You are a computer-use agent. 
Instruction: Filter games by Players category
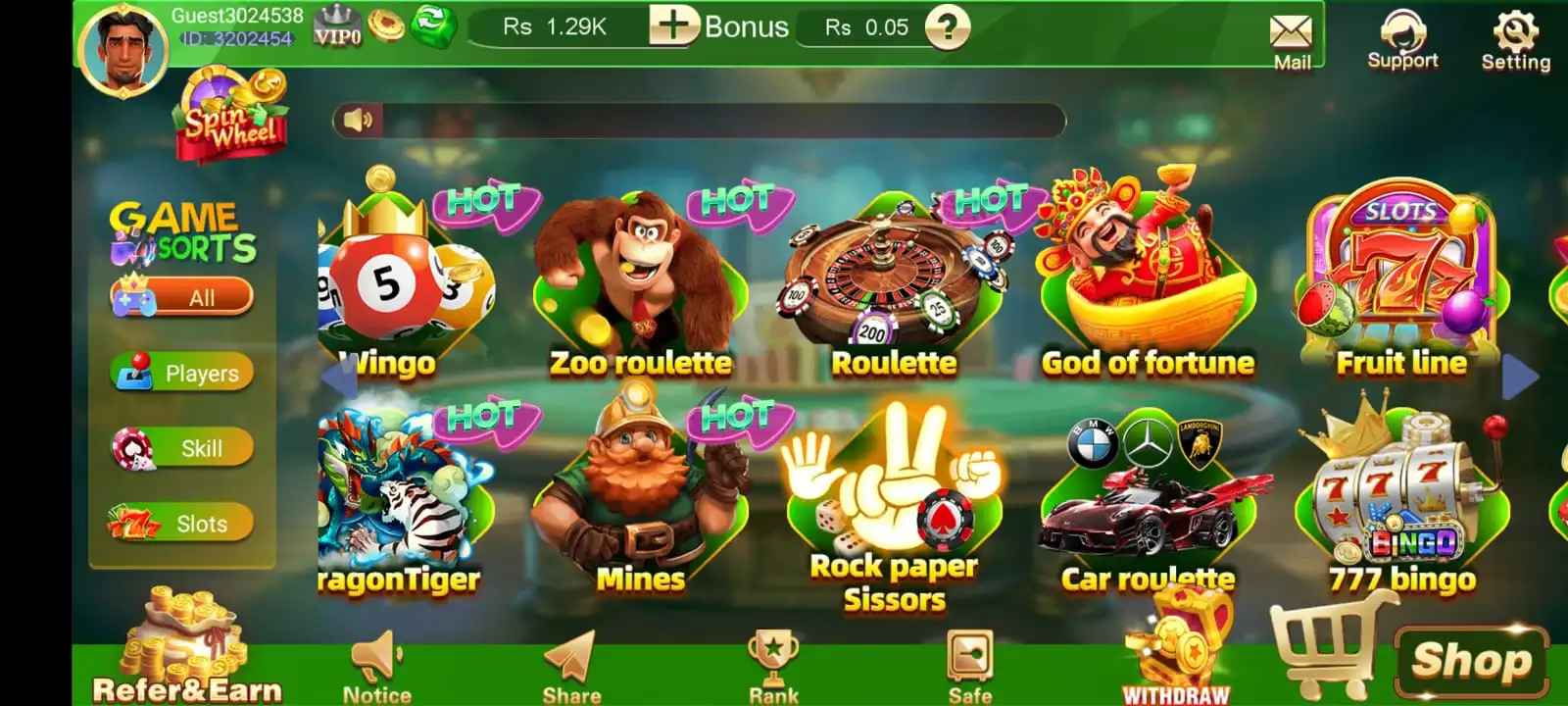183,373
